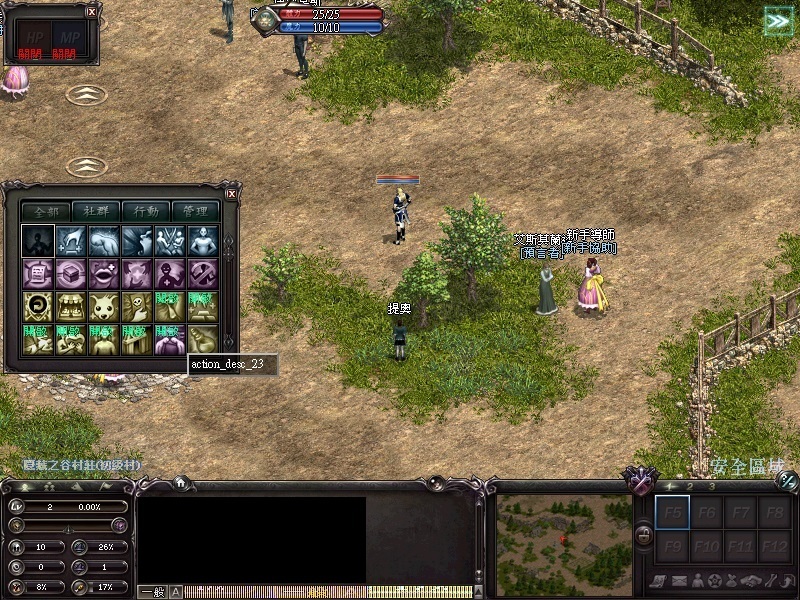Use the crossed swords duel action
This screenshot has width=800, height=600.
click(x=170, y=240)
